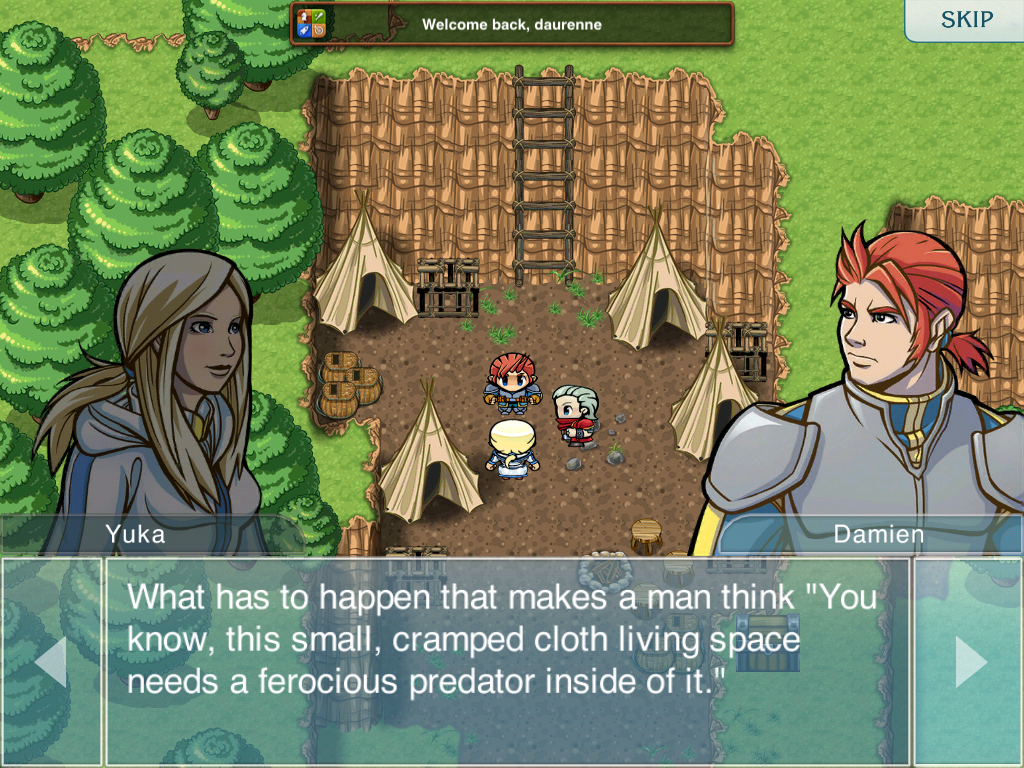This screenshot has height=768, width=1024.
Task: Go back with the left arrow
Action: (51, 662)
